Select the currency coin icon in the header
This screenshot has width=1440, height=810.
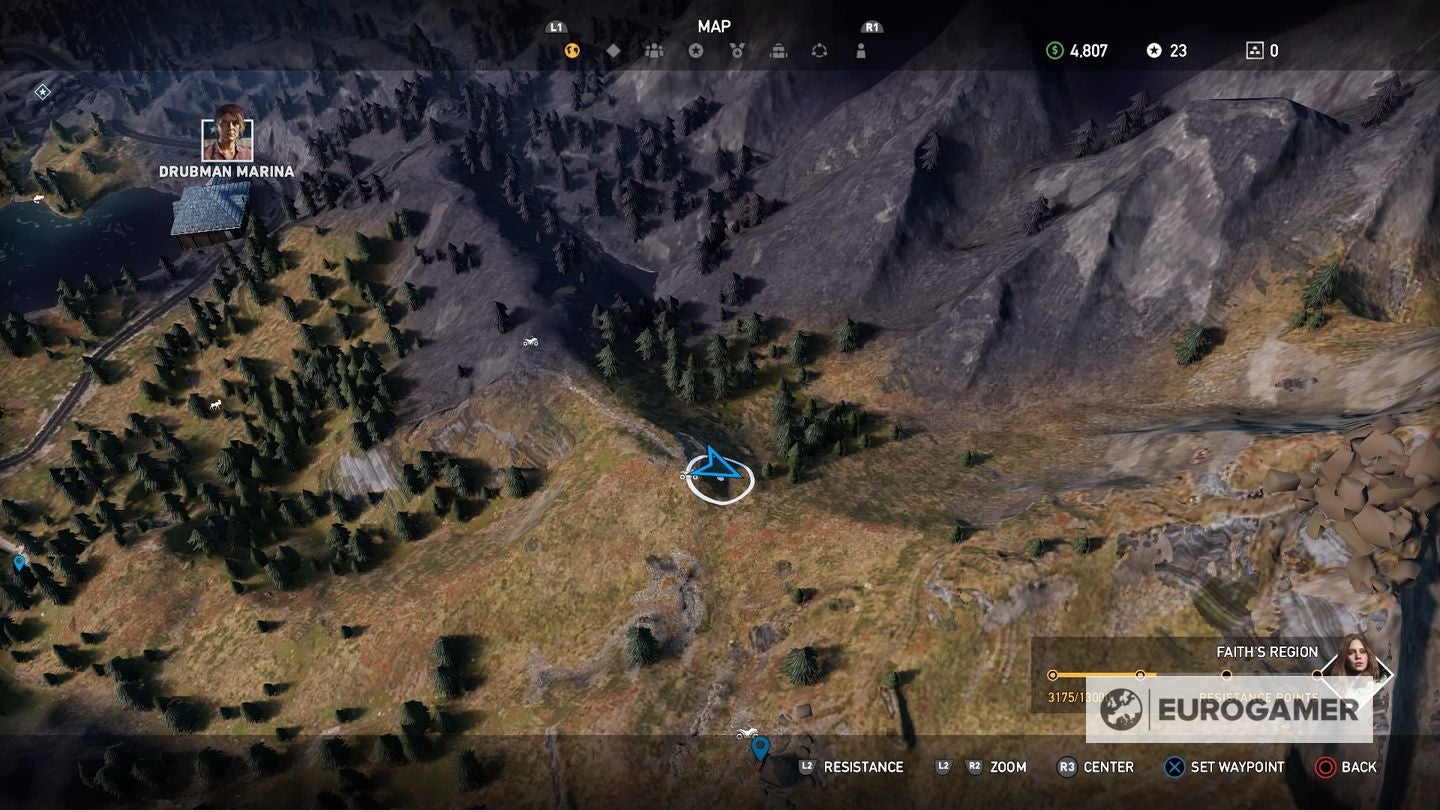(x=570, y=49)
